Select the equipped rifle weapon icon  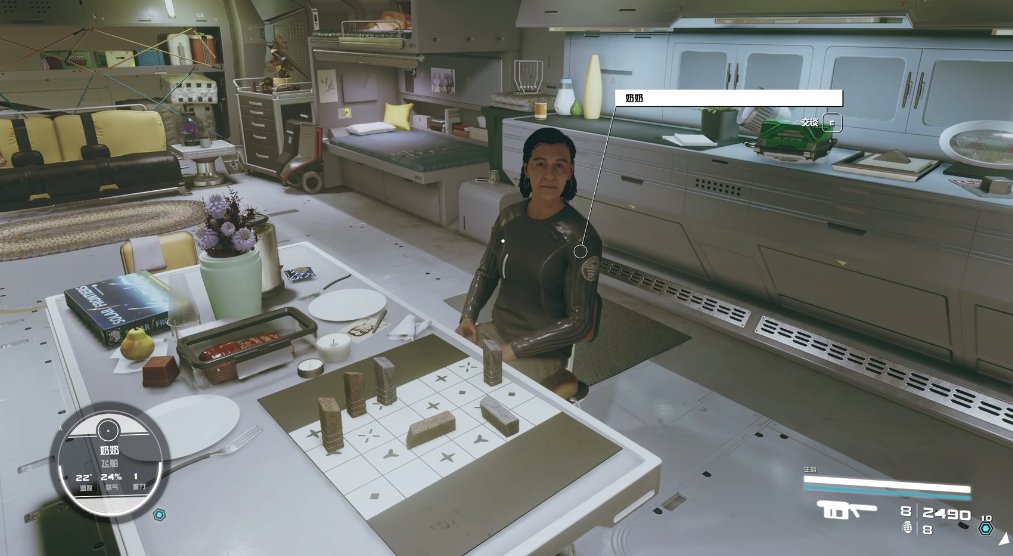click(846, 511)
